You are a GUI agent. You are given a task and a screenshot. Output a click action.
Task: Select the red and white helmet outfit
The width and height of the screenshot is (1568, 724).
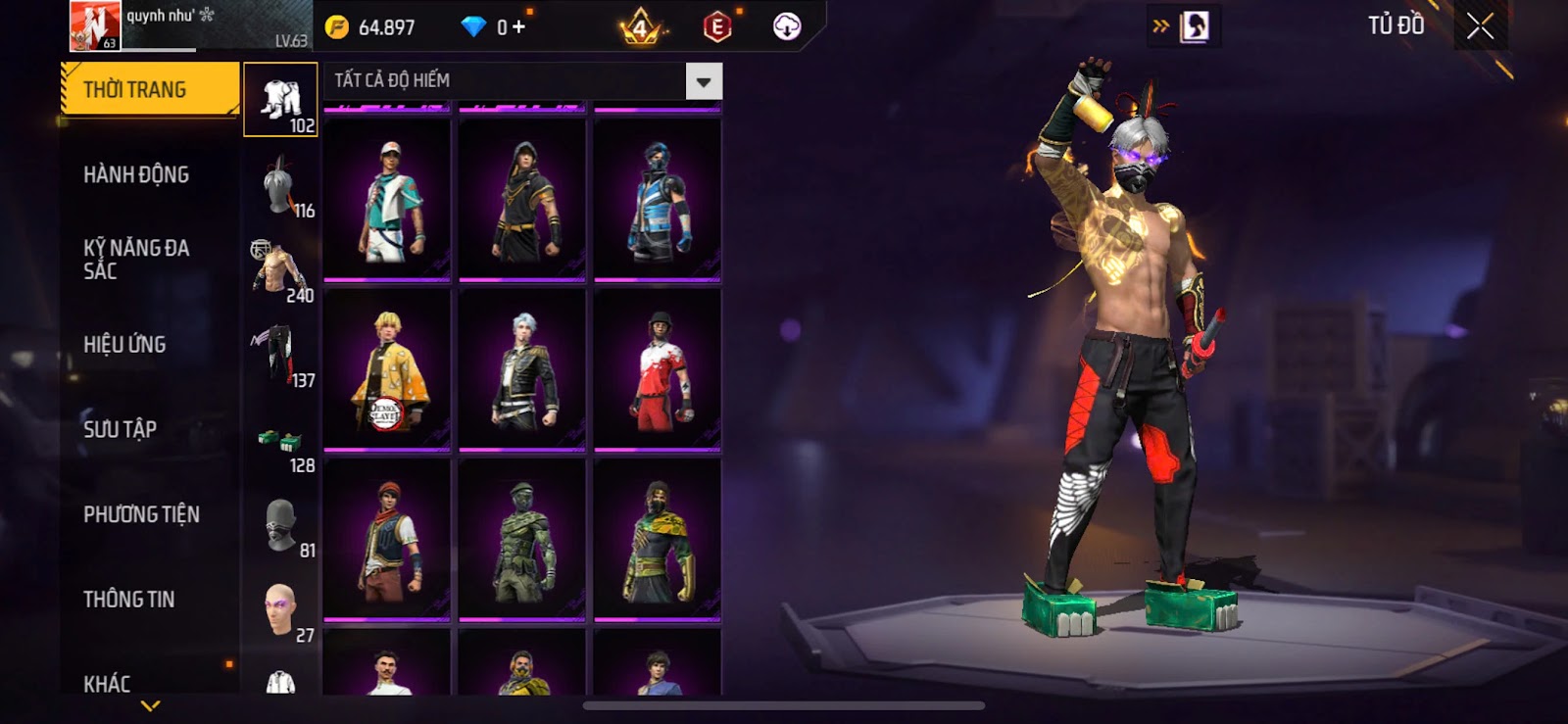[x=658, y=370]
